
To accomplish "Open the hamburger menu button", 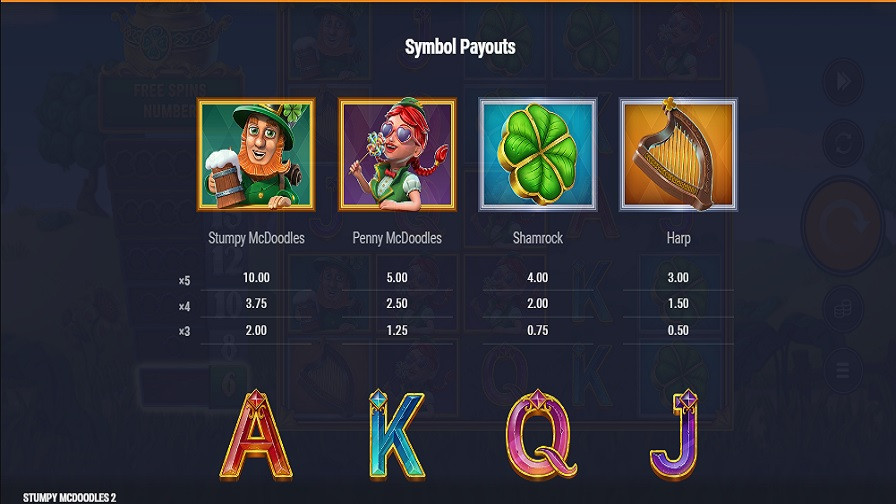I will pos(842,369).
